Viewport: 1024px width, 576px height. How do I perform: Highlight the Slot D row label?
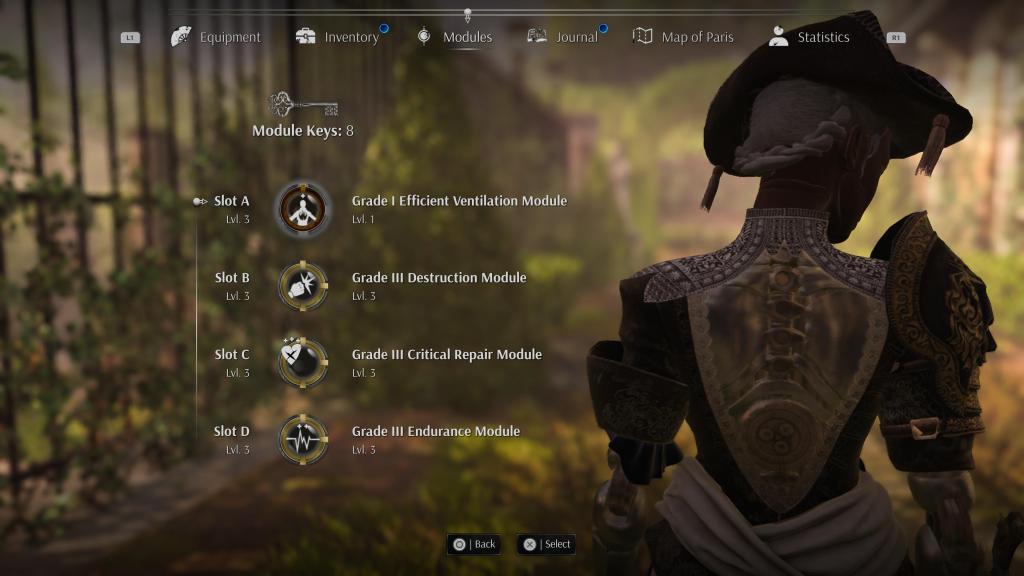pos(232,432)
